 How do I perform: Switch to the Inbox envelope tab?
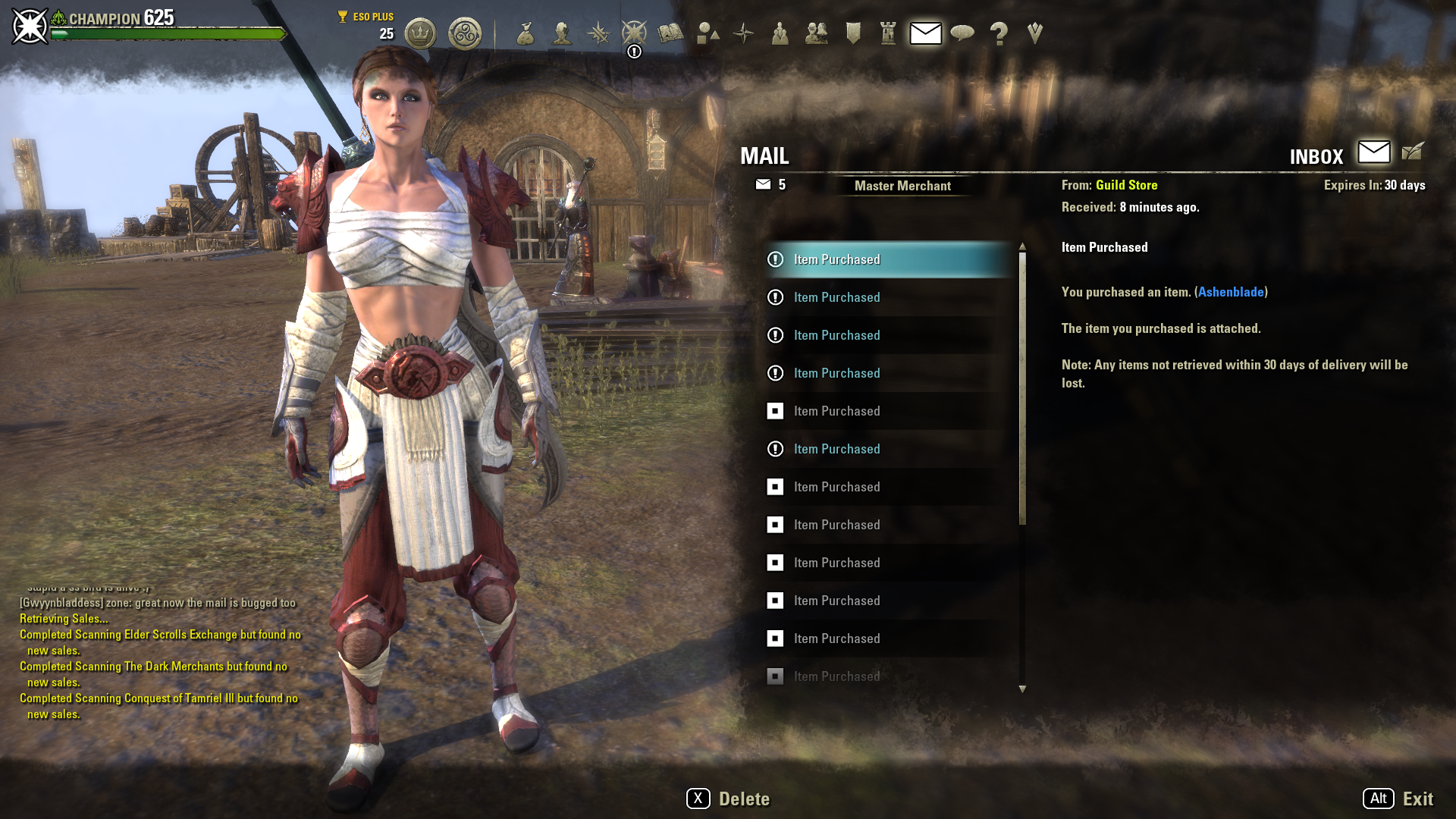tap(1374, 152)
